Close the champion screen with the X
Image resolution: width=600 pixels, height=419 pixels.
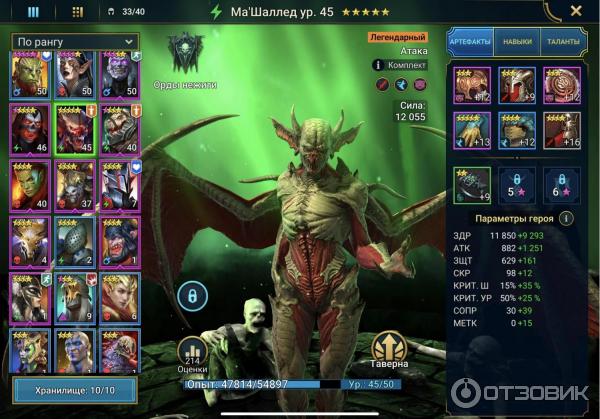coord(578,13)
